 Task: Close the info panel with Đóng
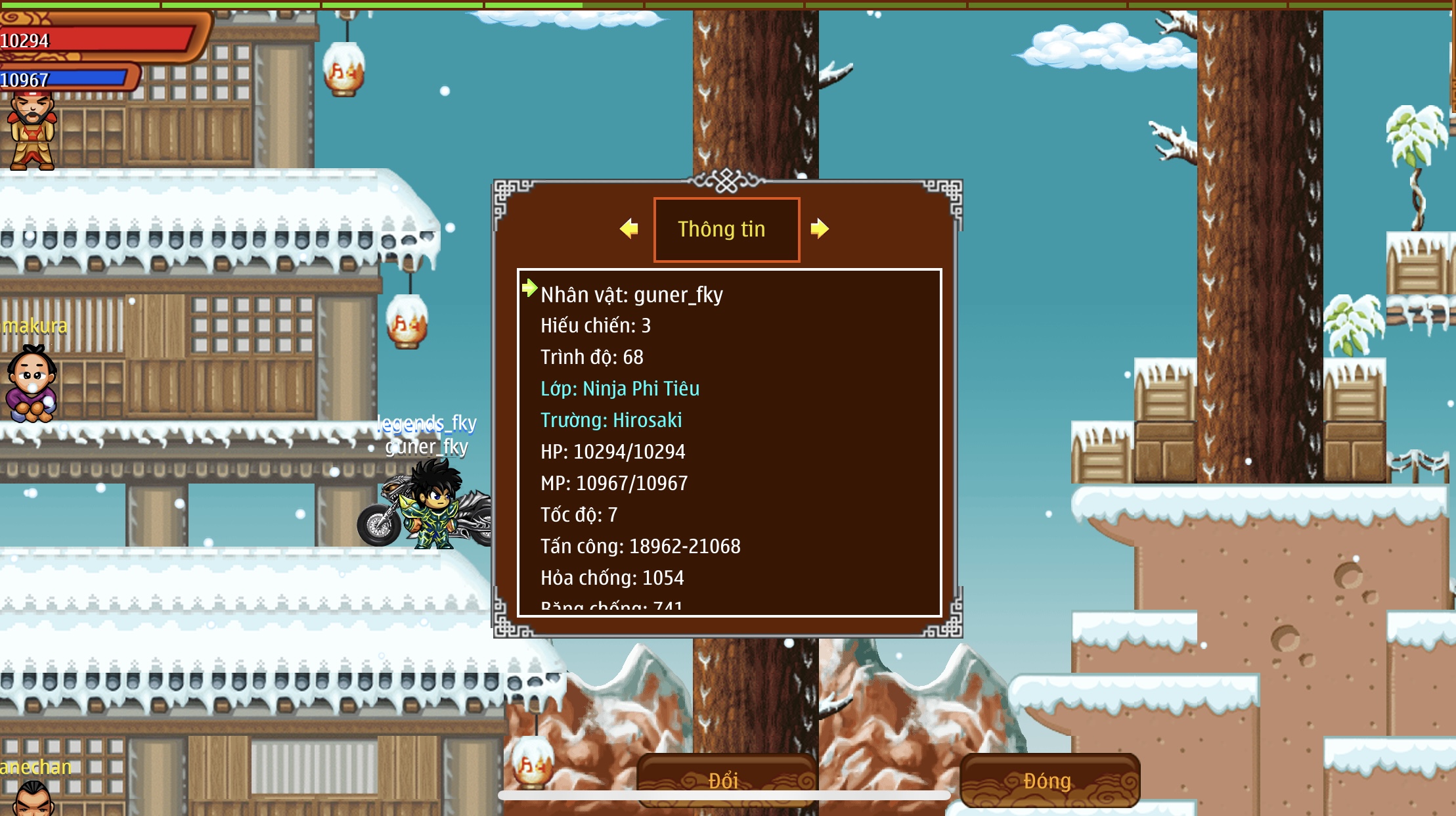tap(1049, 780)
